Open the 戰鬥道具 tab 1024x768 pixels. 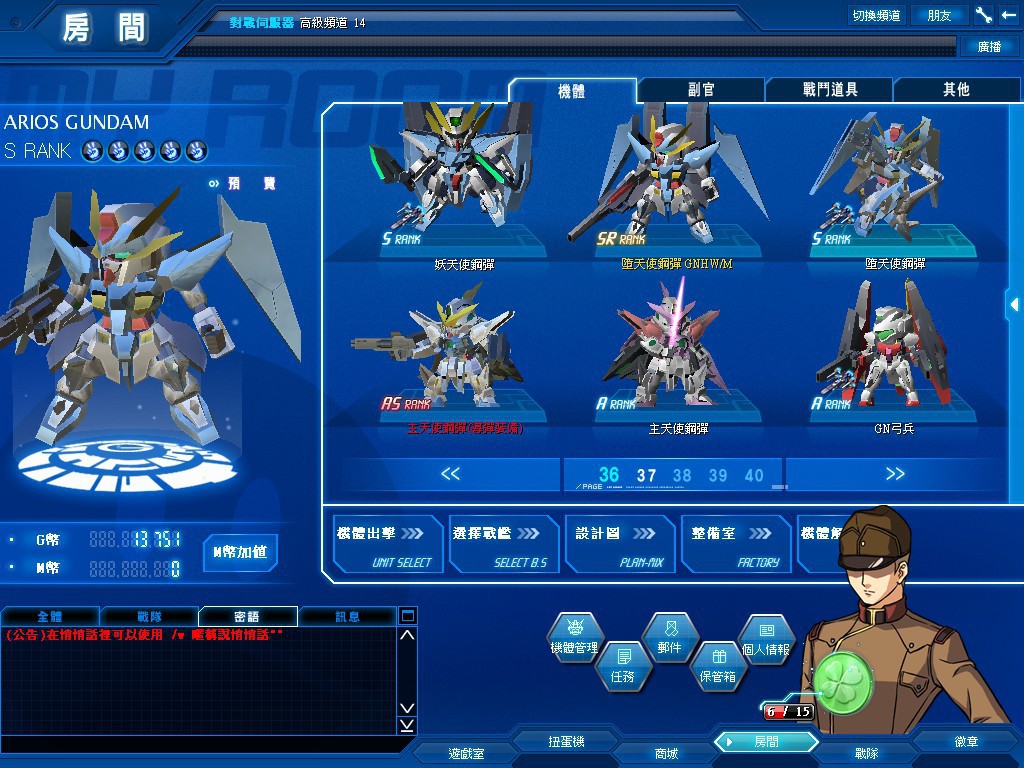pos(830,90)
